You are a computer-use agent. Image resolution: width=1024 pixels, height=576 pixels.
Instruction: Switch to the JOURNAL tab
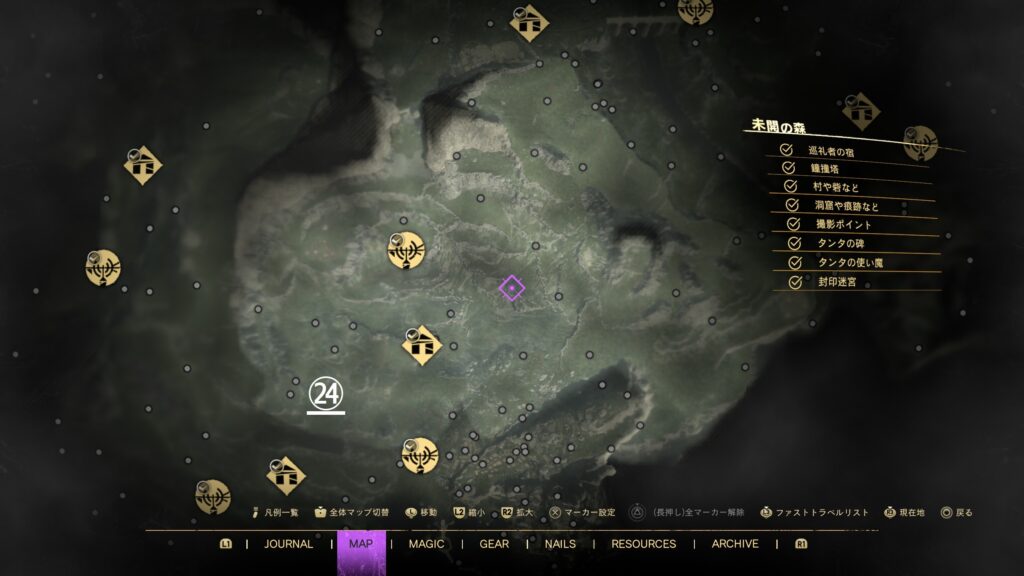[288, 544]
